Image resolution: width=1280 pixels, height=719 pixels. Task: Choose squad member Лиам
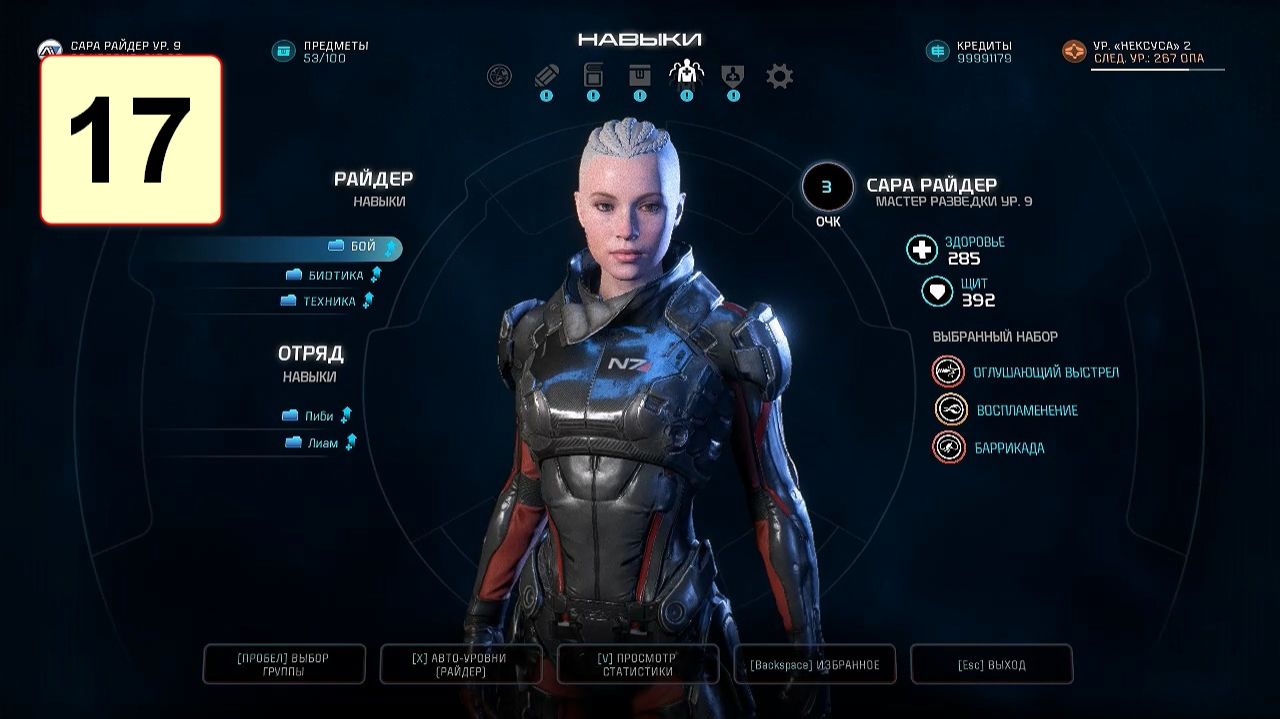click(x=322, y=443)
